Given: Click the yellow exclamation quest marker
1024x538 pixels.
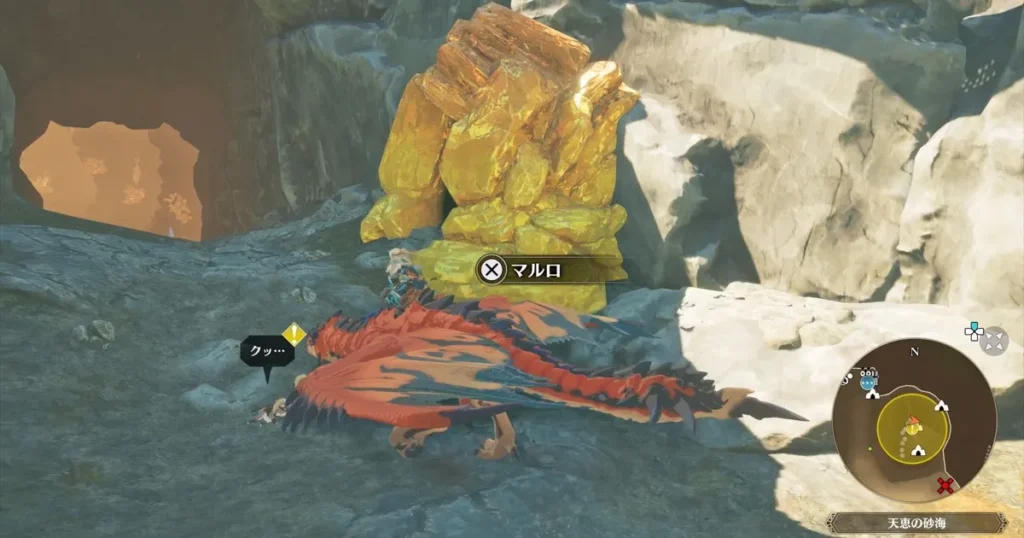Looking at the screenshot, I should [293, 334].
